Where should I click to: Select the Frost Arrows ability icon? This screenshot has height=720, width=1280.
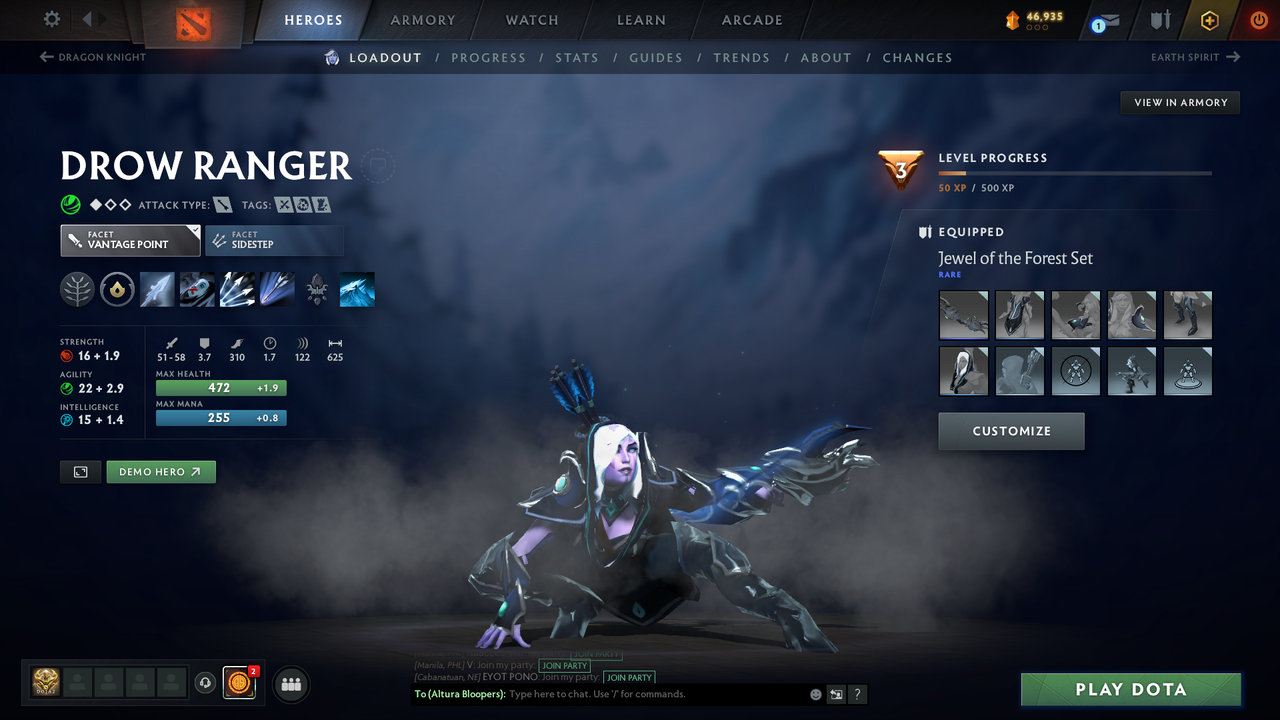(x=157, y=289)
